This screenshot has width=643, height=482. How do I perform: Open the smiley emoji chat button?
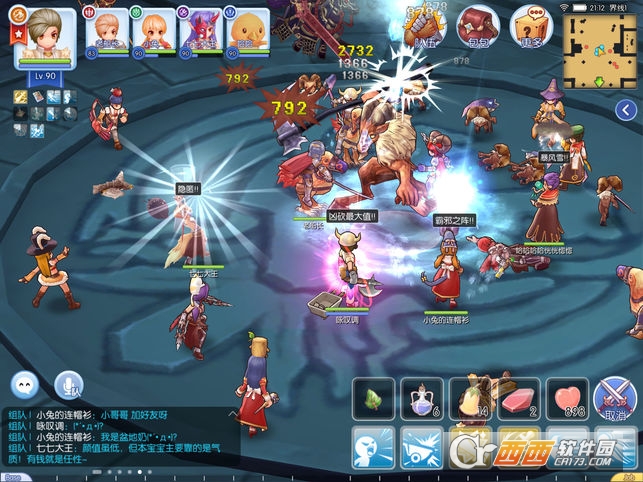[25, 384]
